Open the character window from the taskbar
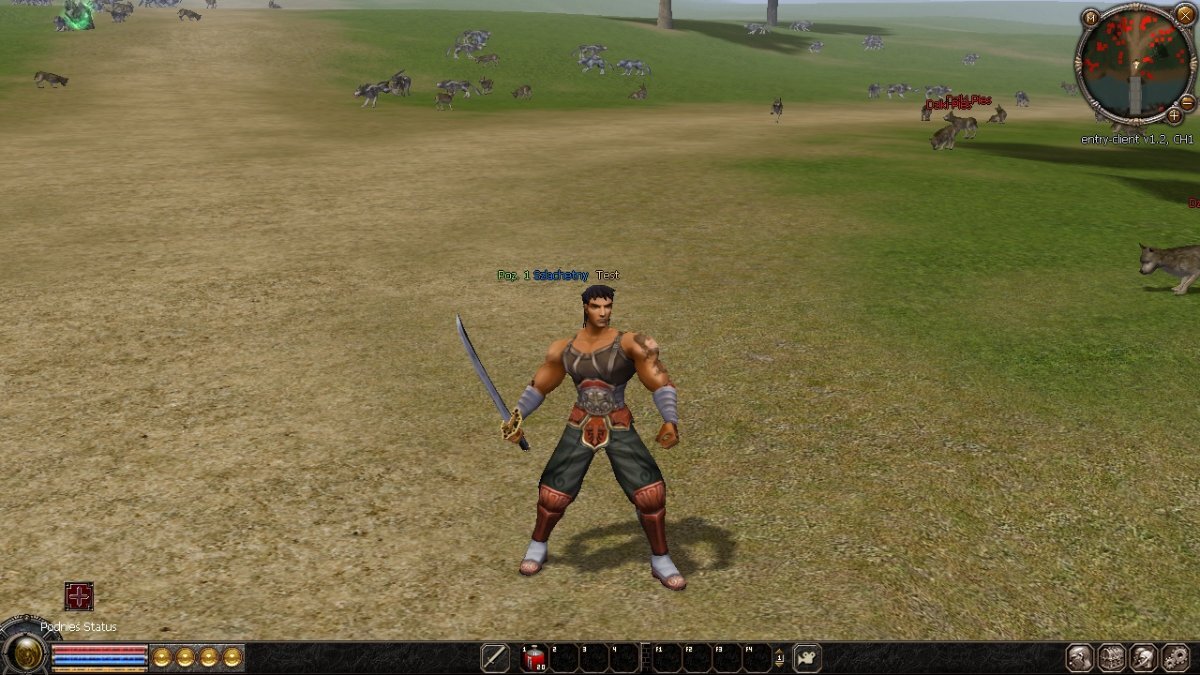 click(1080, 657)
